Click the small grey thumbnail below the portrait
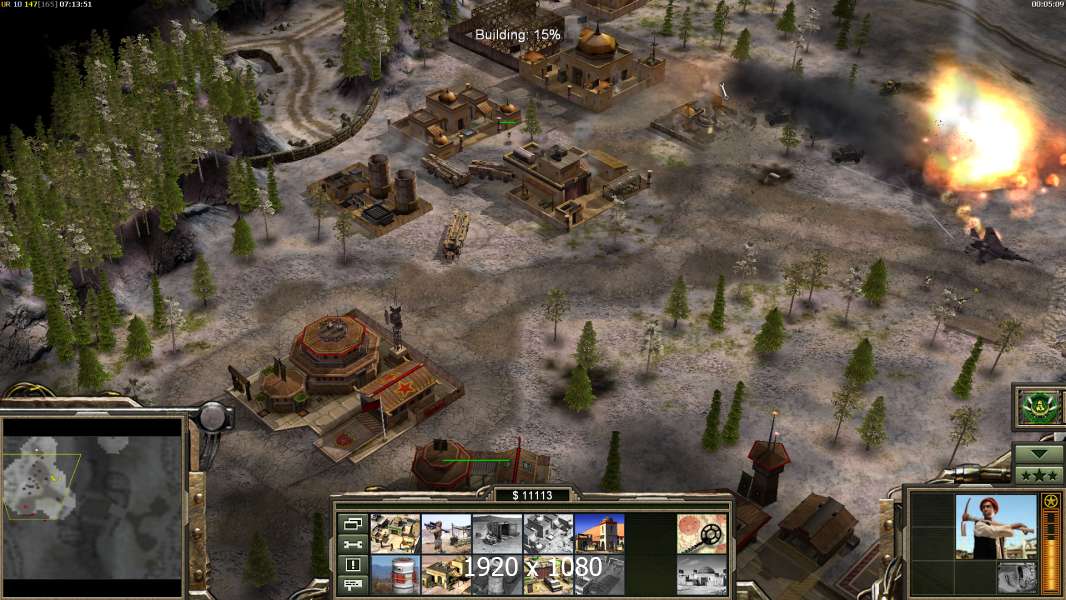1066x600 pixels. point(1016,577)
